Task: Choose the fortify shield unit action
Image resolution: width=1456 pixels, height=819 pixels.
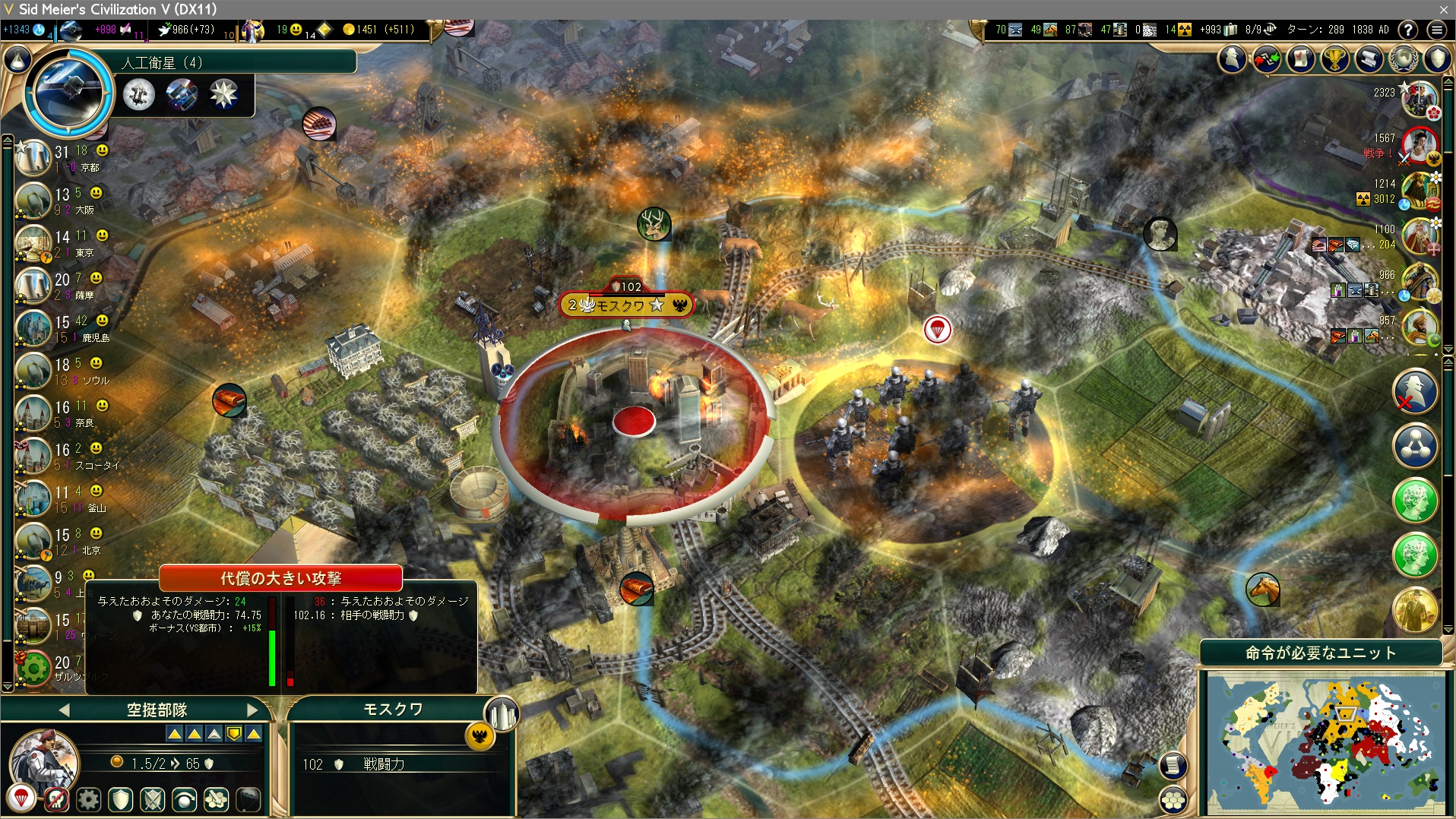Action: point(121,799)
